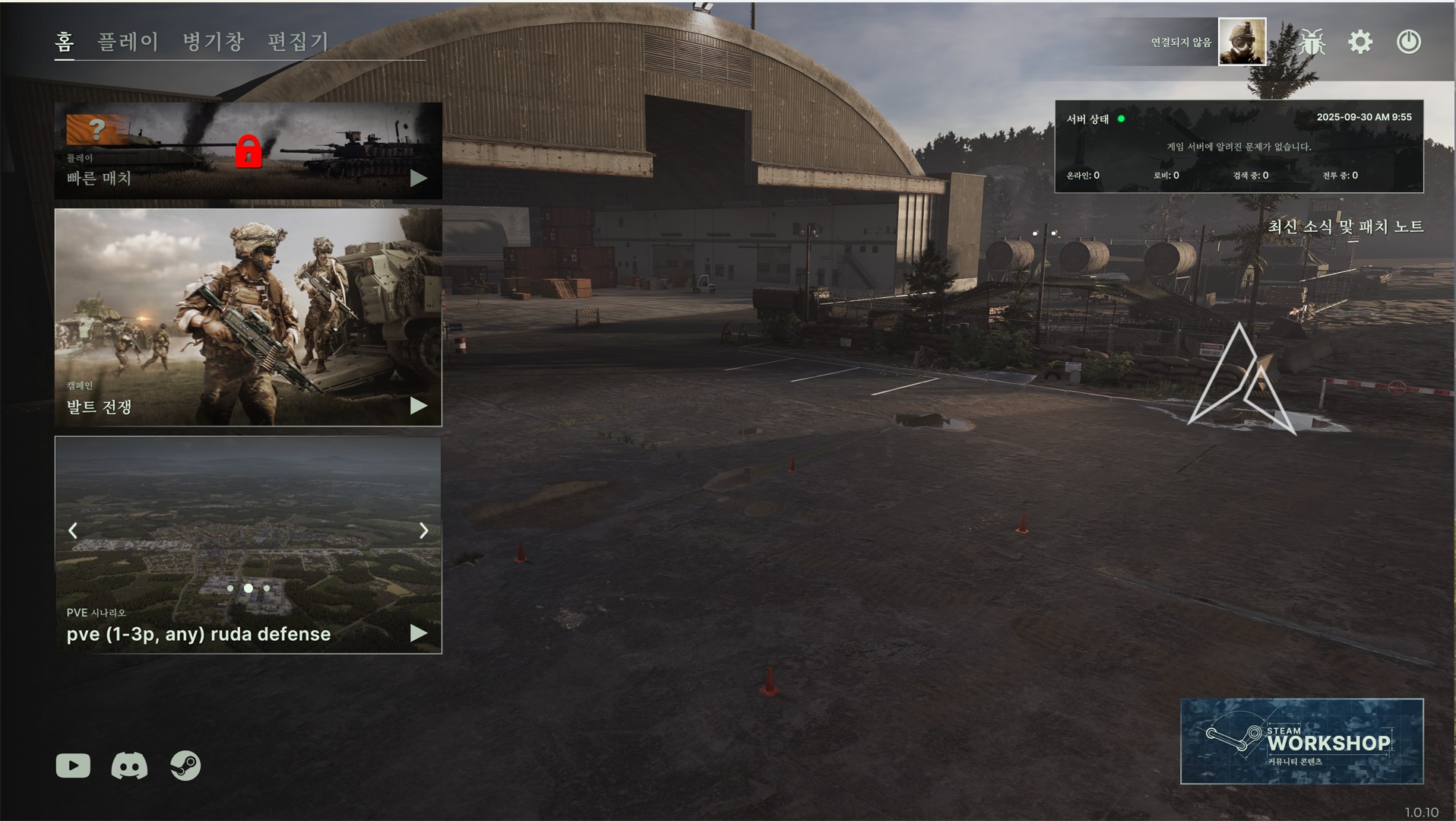Open the Steam icon link
Image resolution: width=1456 pixels, height=821 pixels.
pos(185,766)
